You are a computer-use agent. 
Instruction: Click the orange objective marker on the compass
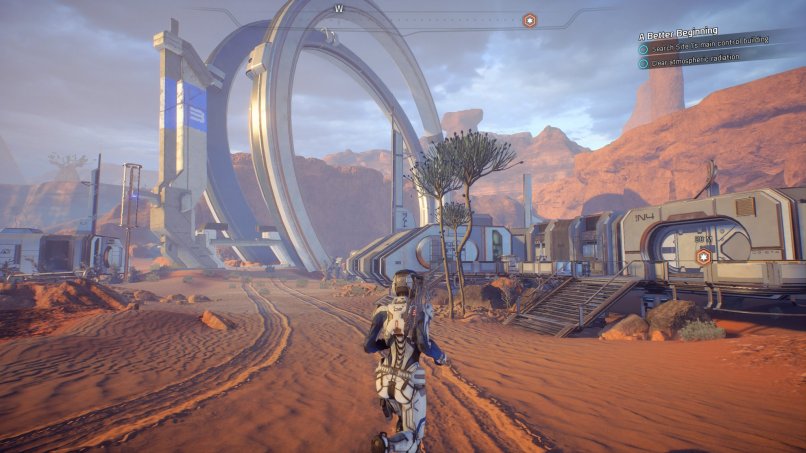pyautogui.click(x=530, y=20)
